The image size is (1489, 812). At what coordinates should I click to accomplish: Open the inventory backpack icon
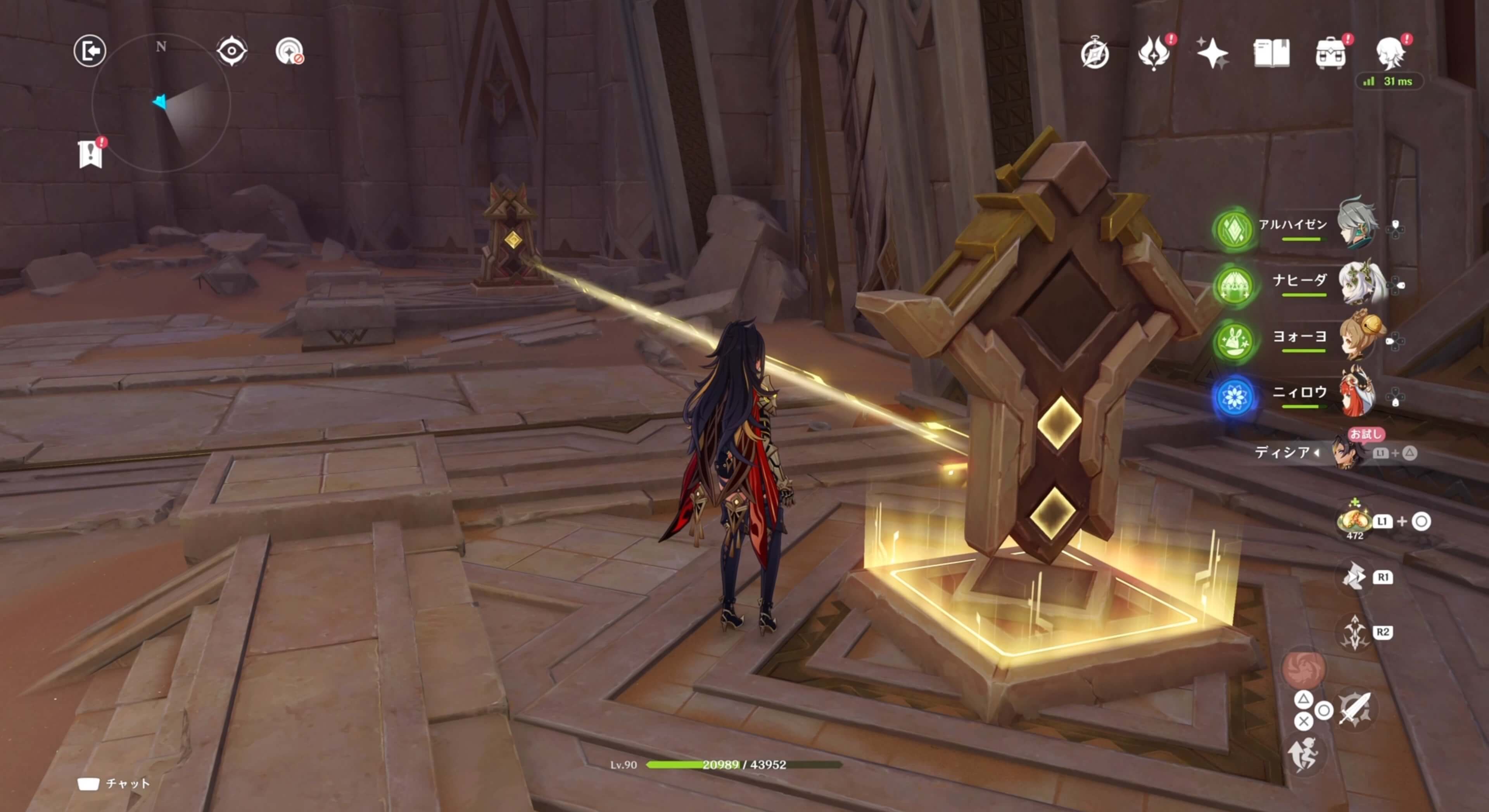click(1330, 53)
